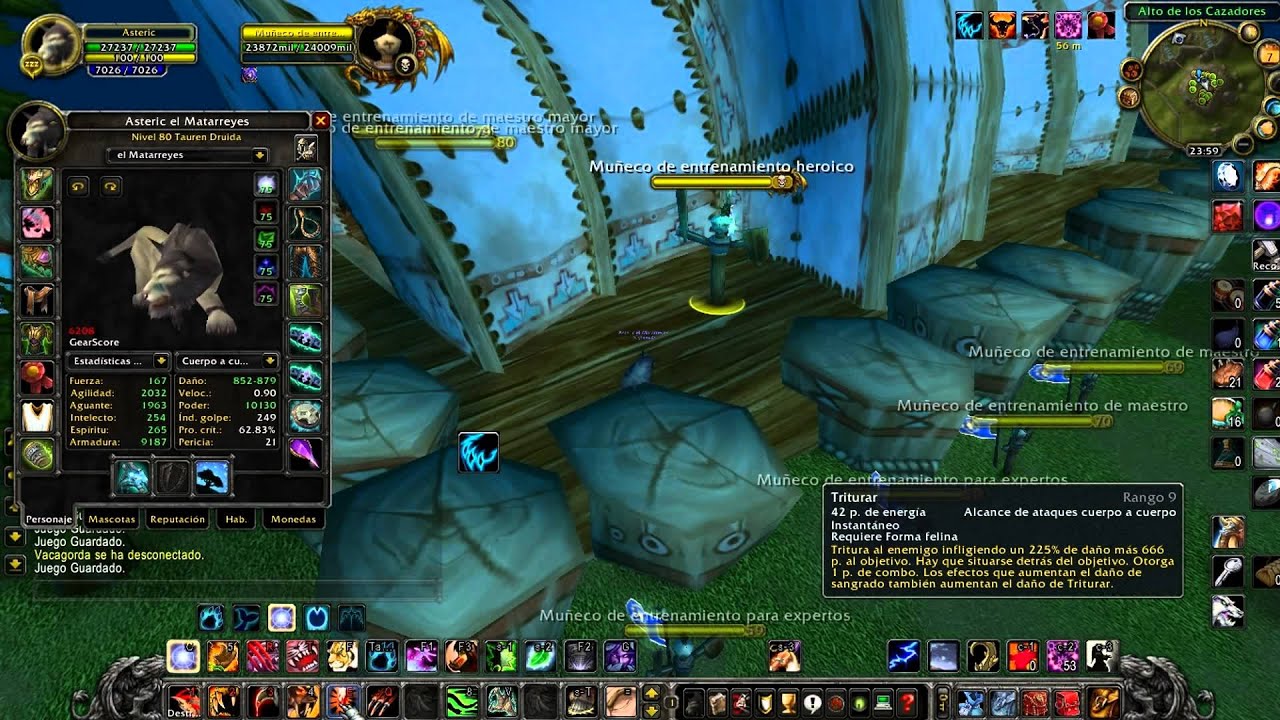Open the title dropdown showing el Matarreyes
Viewport: 1280px width, 720px height.
187,155
